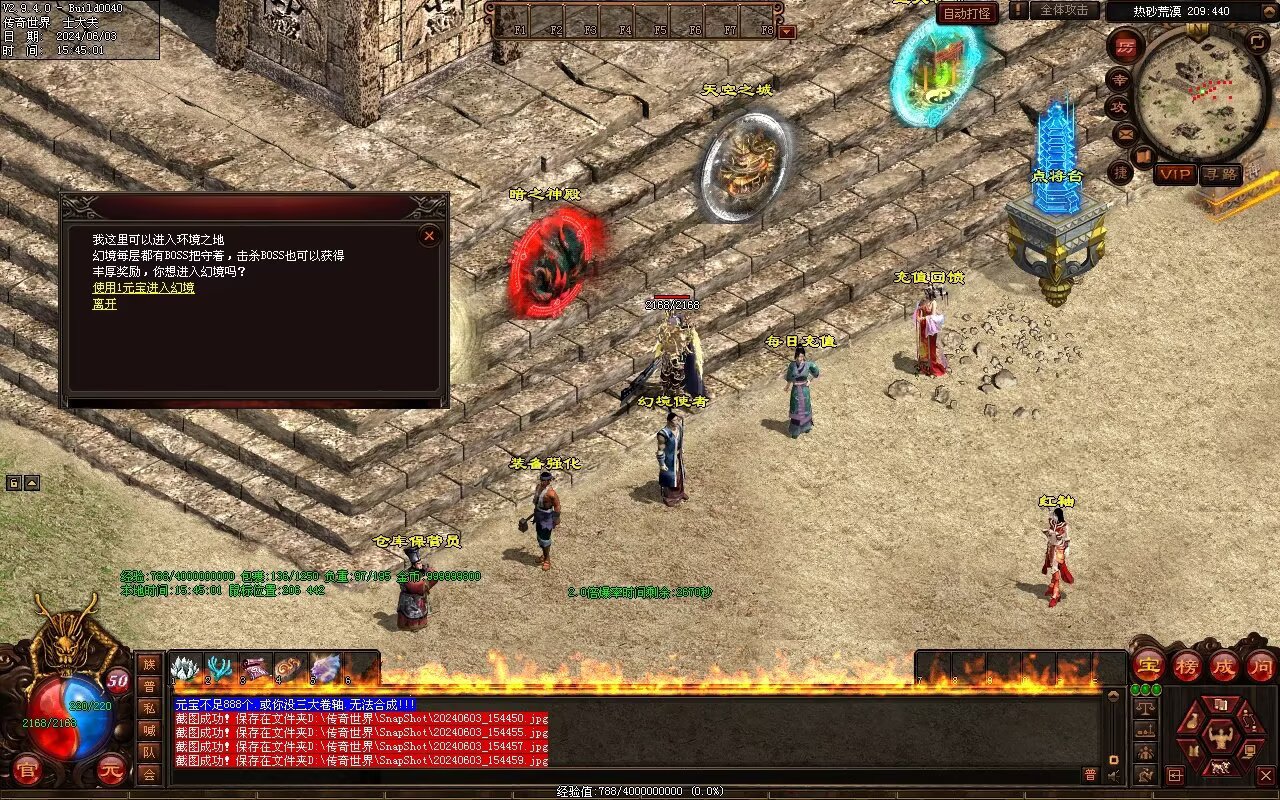Toggle the 自动打怪 auto-fight button
Screen dimensions: 1280x800
967,14
